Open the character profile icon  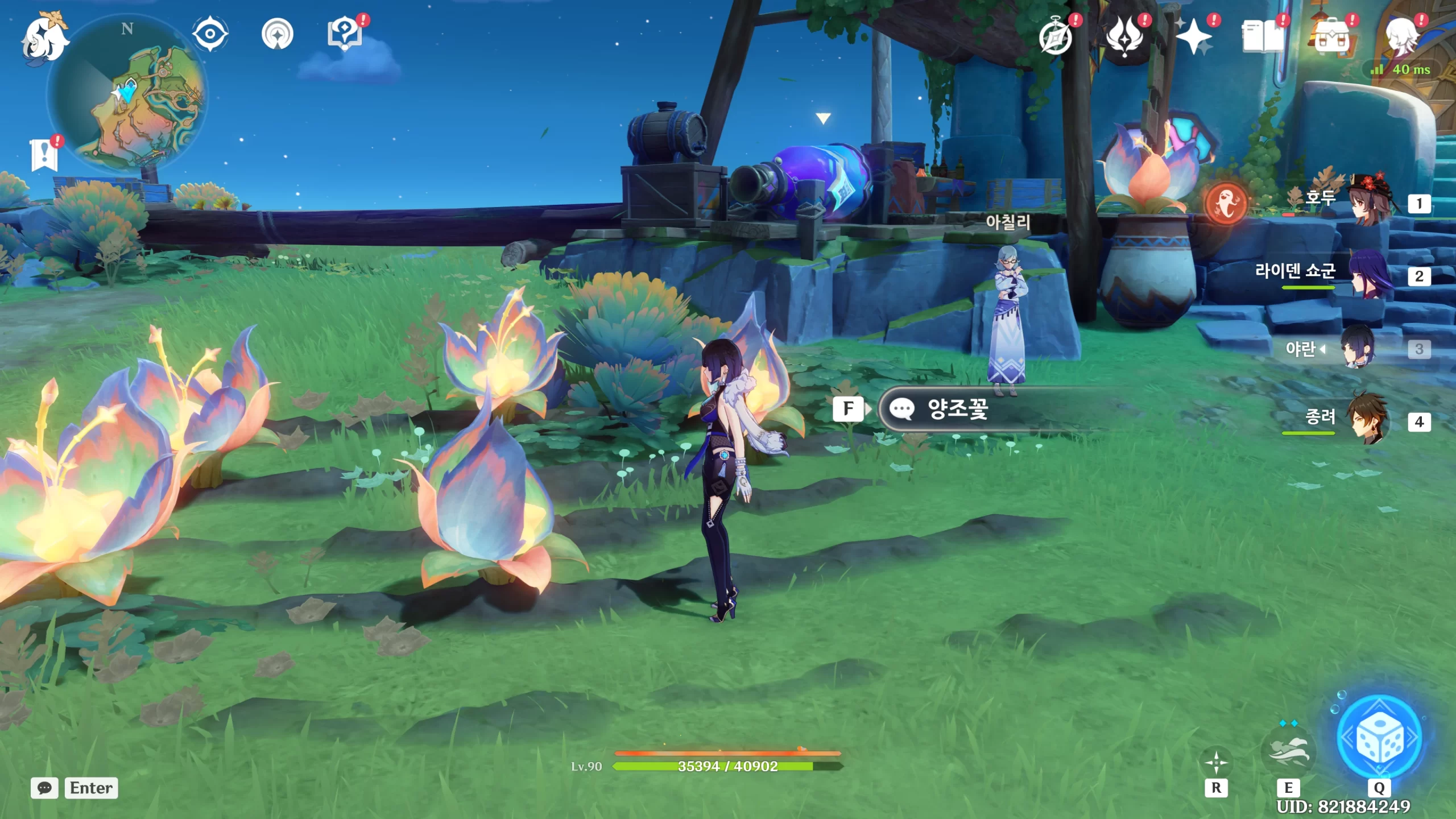(x=1400, y=35)
